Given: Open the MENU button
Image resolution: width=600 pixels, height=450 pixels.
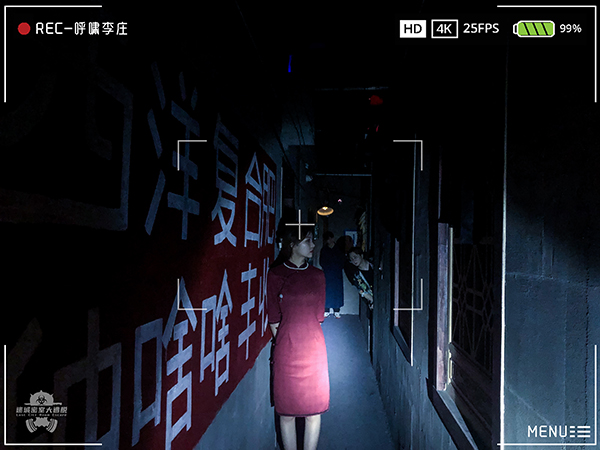Looking at the screenshot, I should coord(558,432).
